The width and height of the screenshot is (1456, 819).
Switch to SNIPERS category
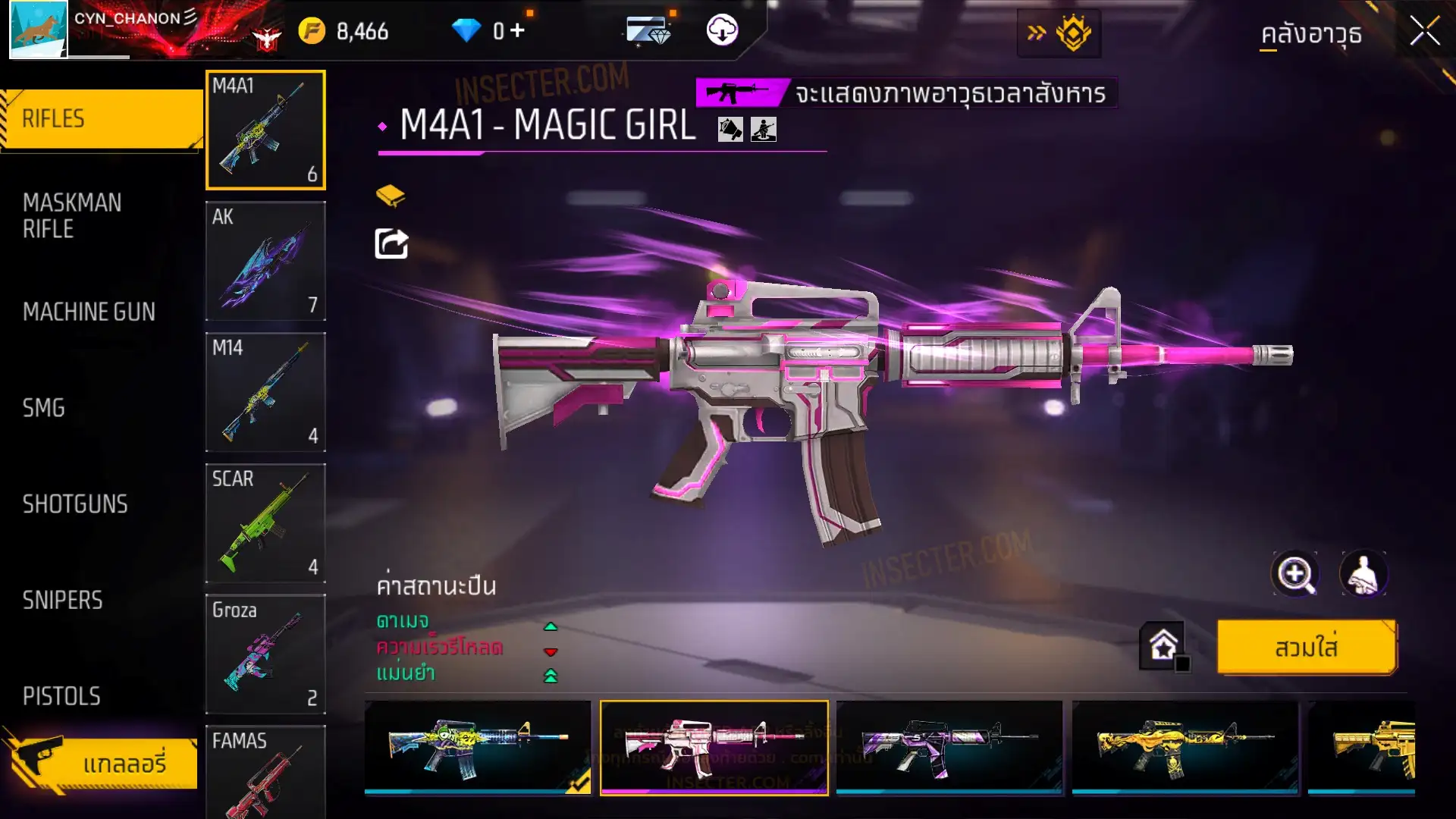[x=62, y=601]
